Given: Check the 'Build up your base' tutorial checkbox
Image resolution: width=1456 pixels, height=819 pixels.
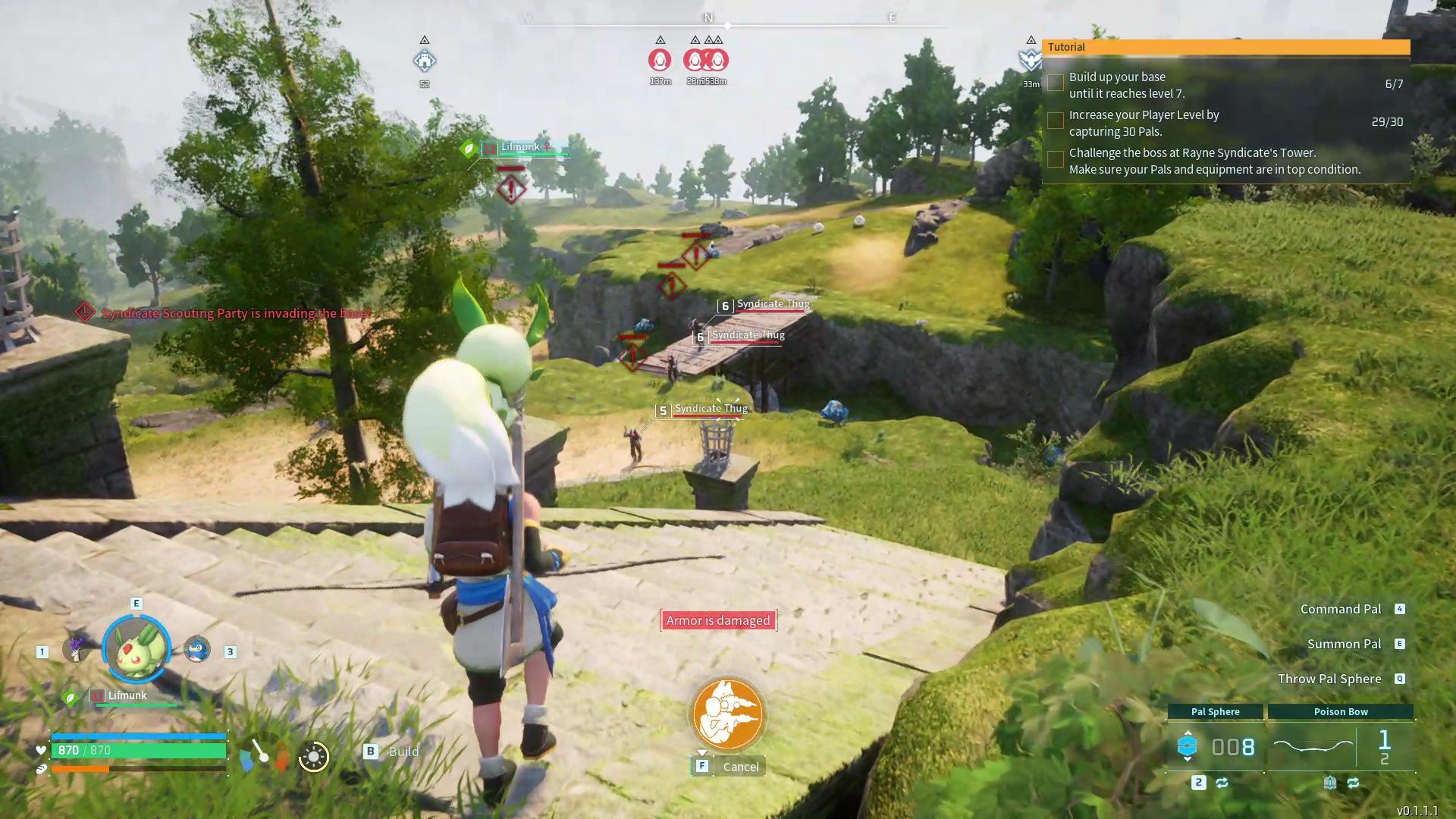Looking at the screenshot, I should click(1056, 83).
